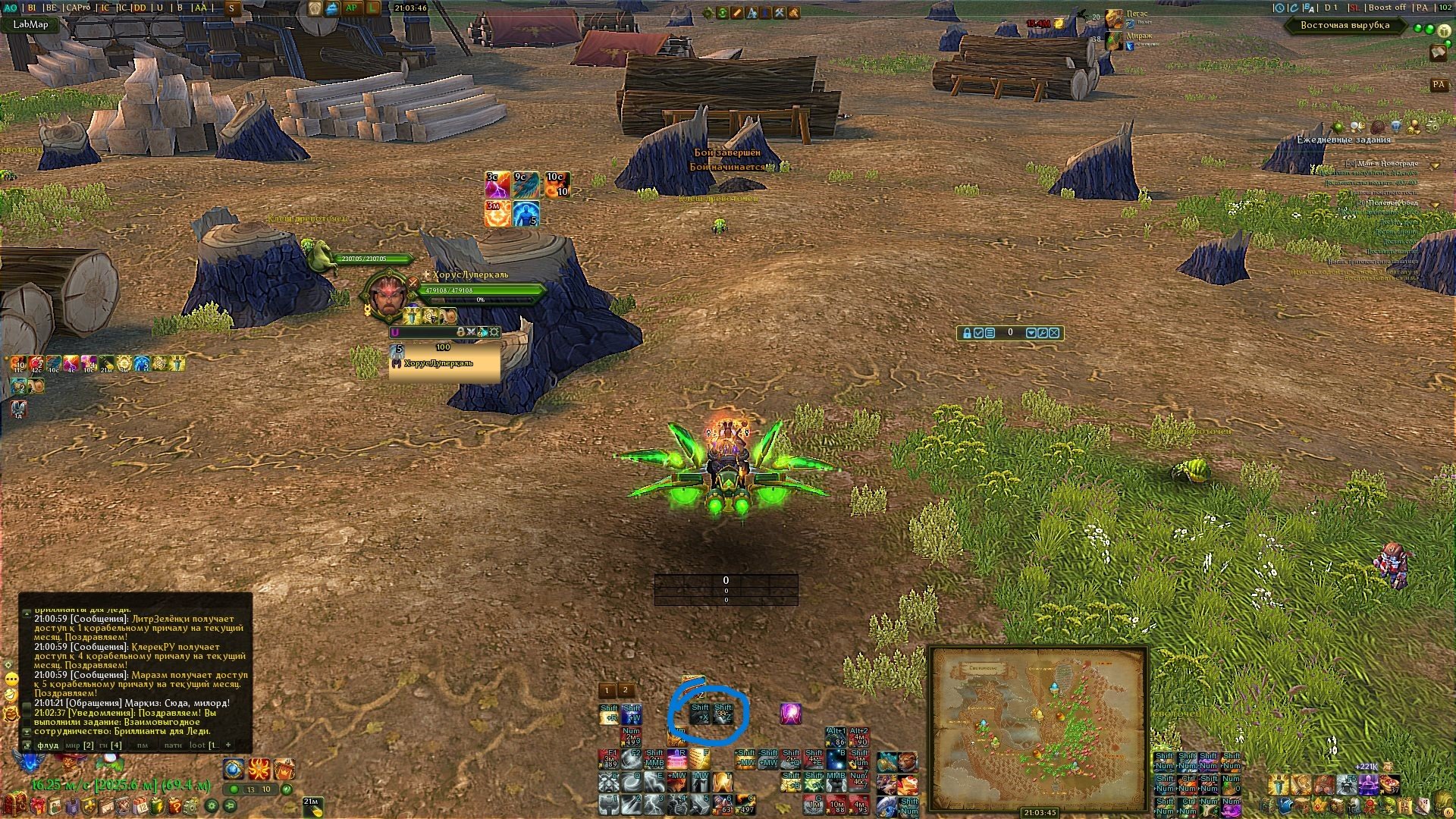
Task: Activate the pink temple ability on R
Action: pyautogui.click(x=677, y=758)
